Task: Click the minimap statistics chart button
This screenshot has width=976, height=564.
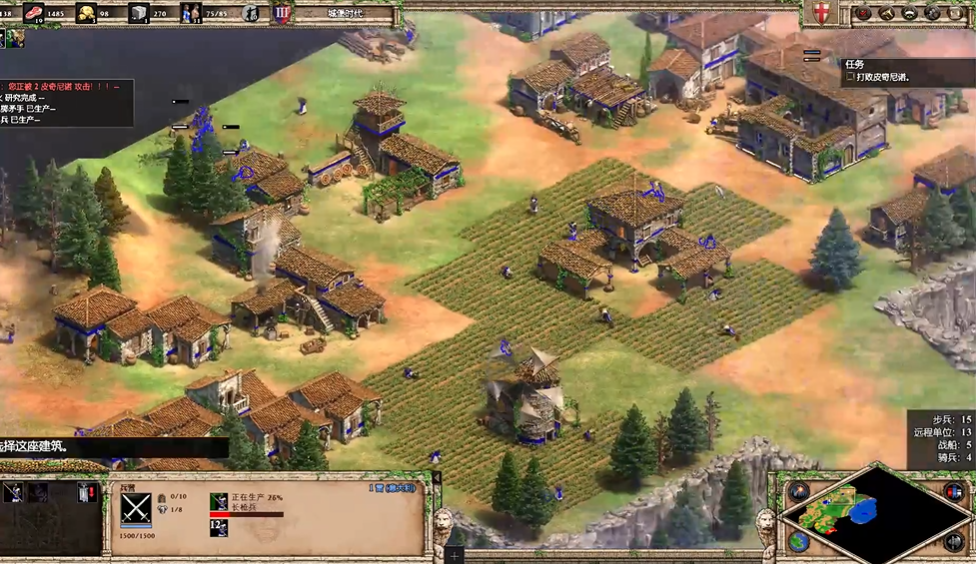Action: 954,492
